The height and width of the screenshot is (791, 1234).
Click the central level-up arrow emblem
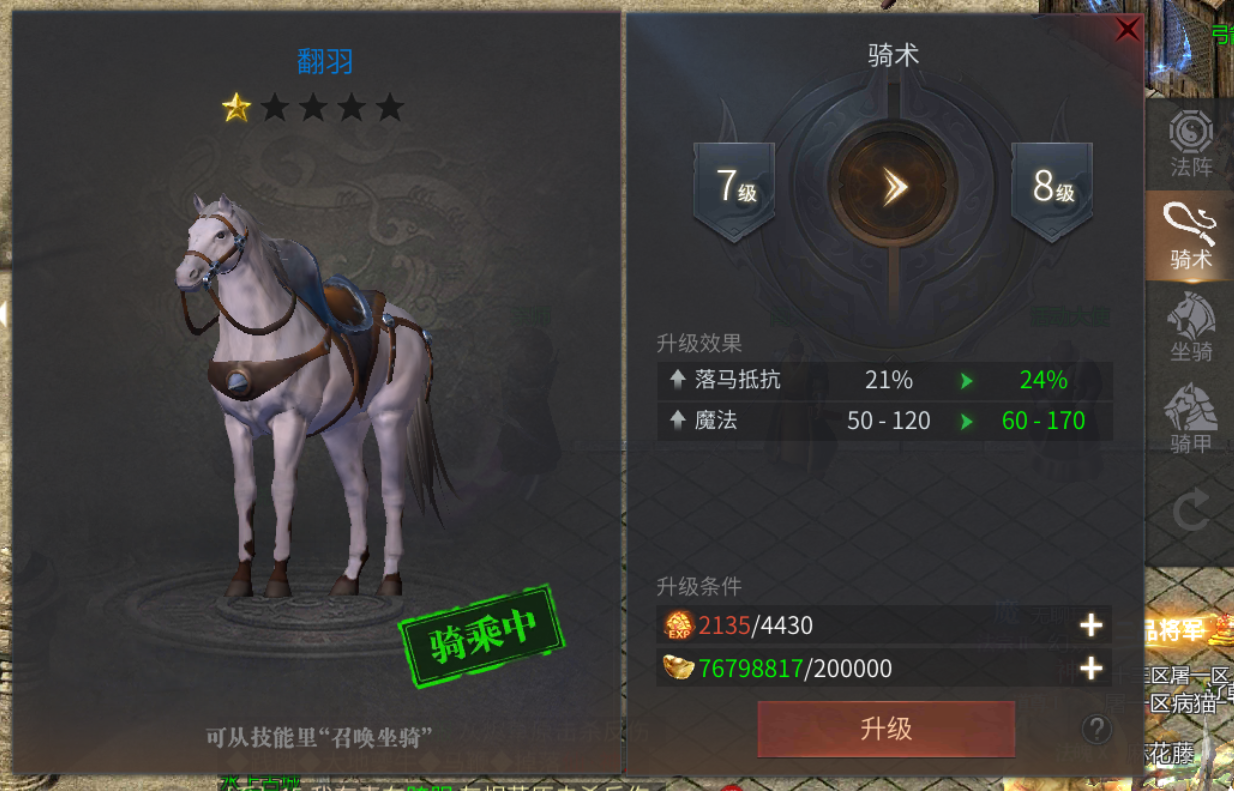893,187
